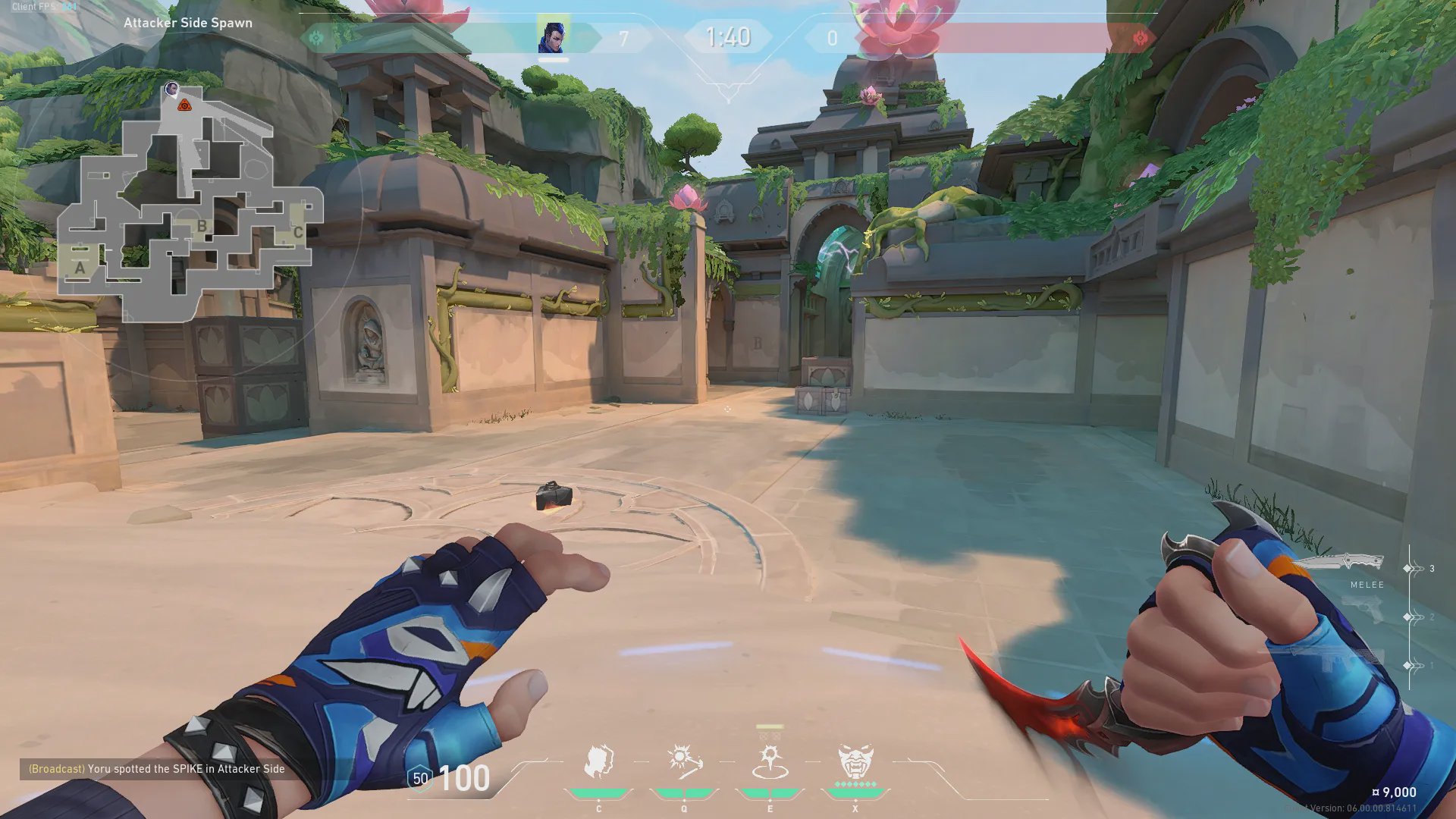Activate the Blindside flash ability icon
The width and height of the screenshot is (1456, 819).
coord(684,762)
